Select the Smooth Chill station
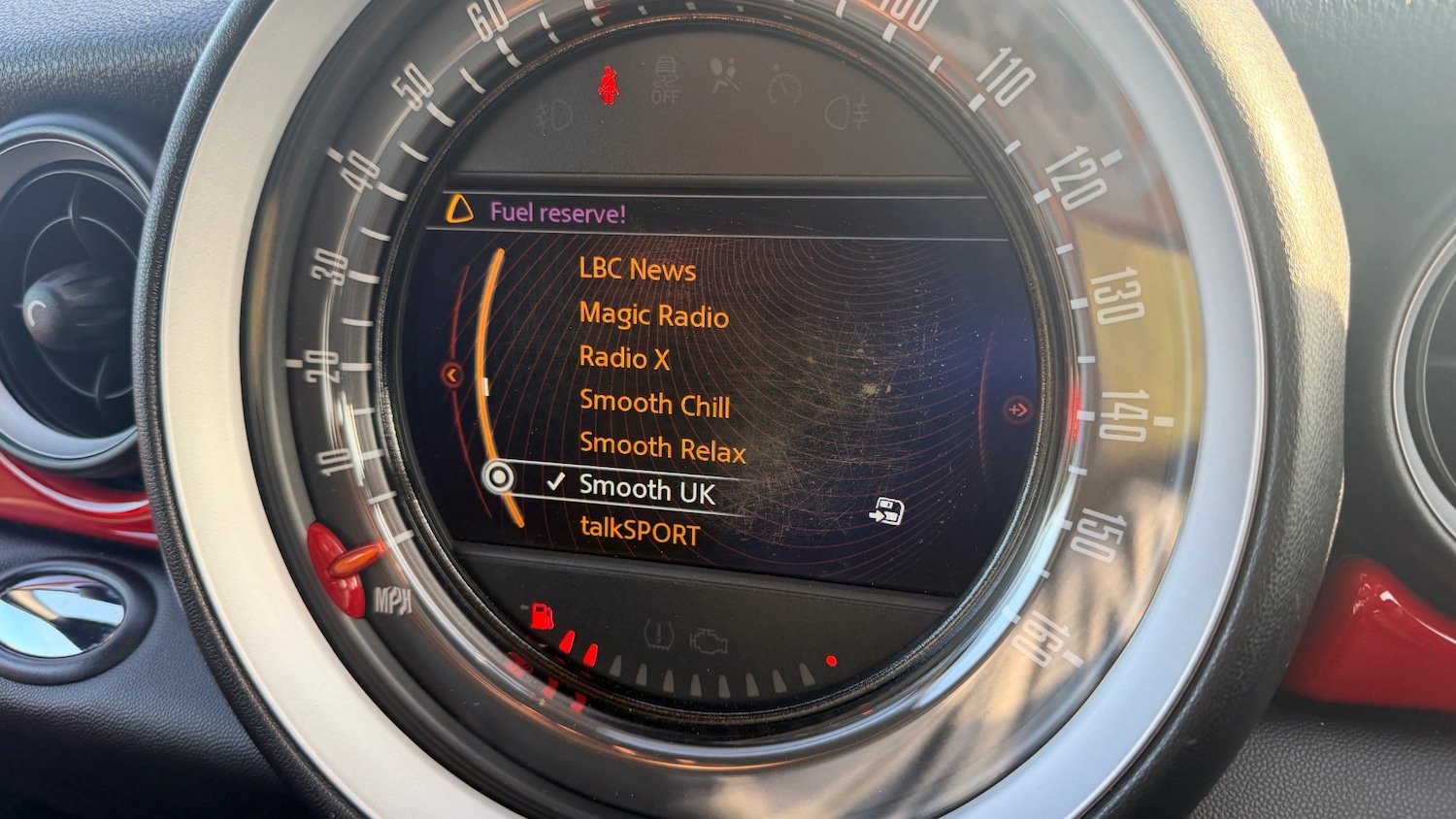Viewport: 1456px width, 819px height. point(654,404)
